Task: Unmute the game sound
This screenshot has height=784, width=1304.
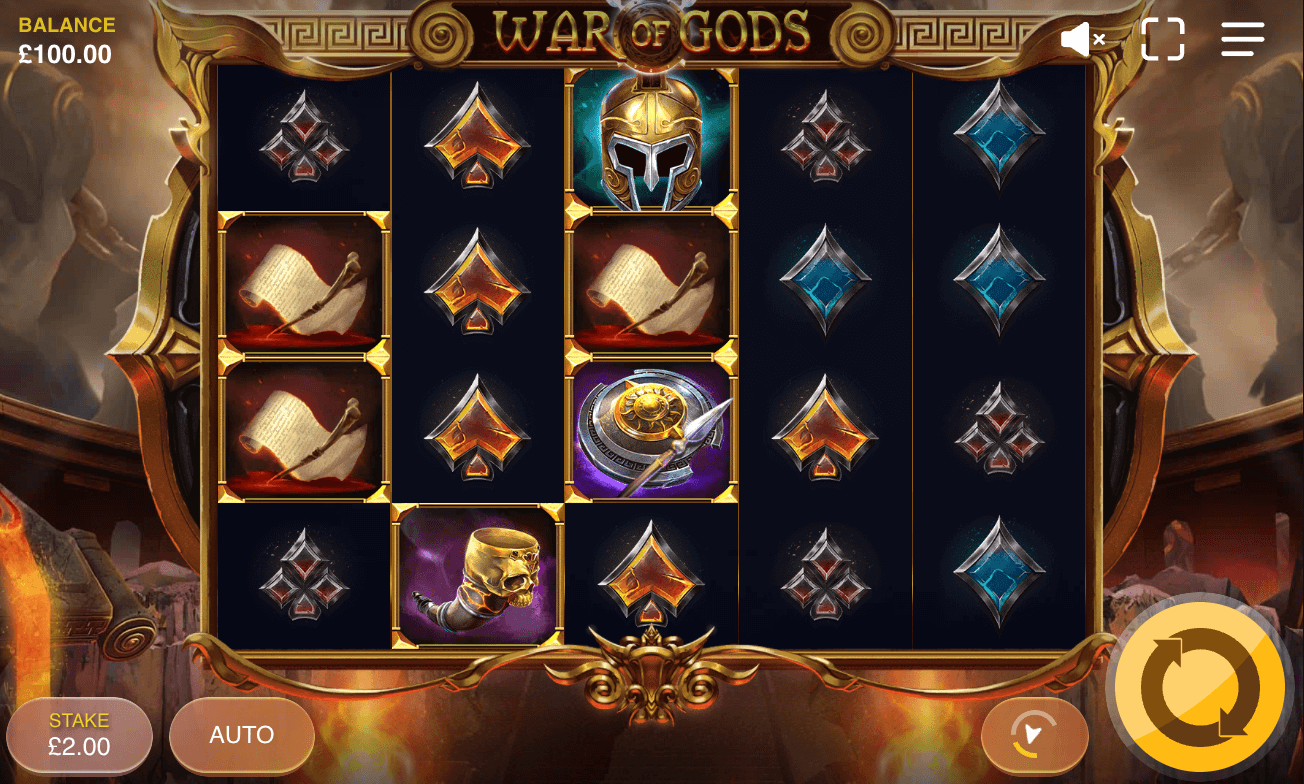Action: [1079, 39]
